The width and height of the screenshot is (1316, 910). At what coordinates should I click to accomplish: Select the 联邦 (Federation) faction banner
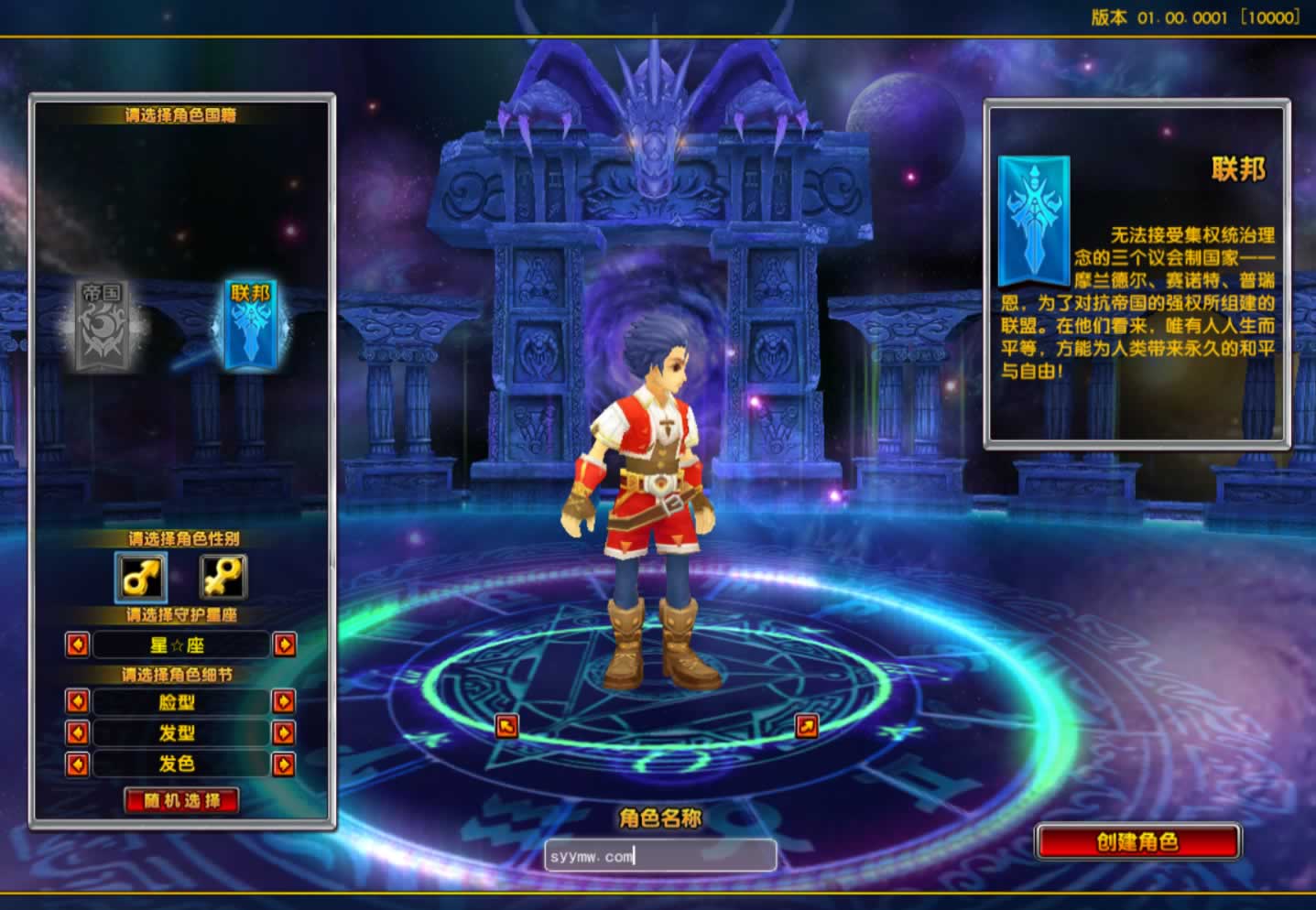[250, 326]
